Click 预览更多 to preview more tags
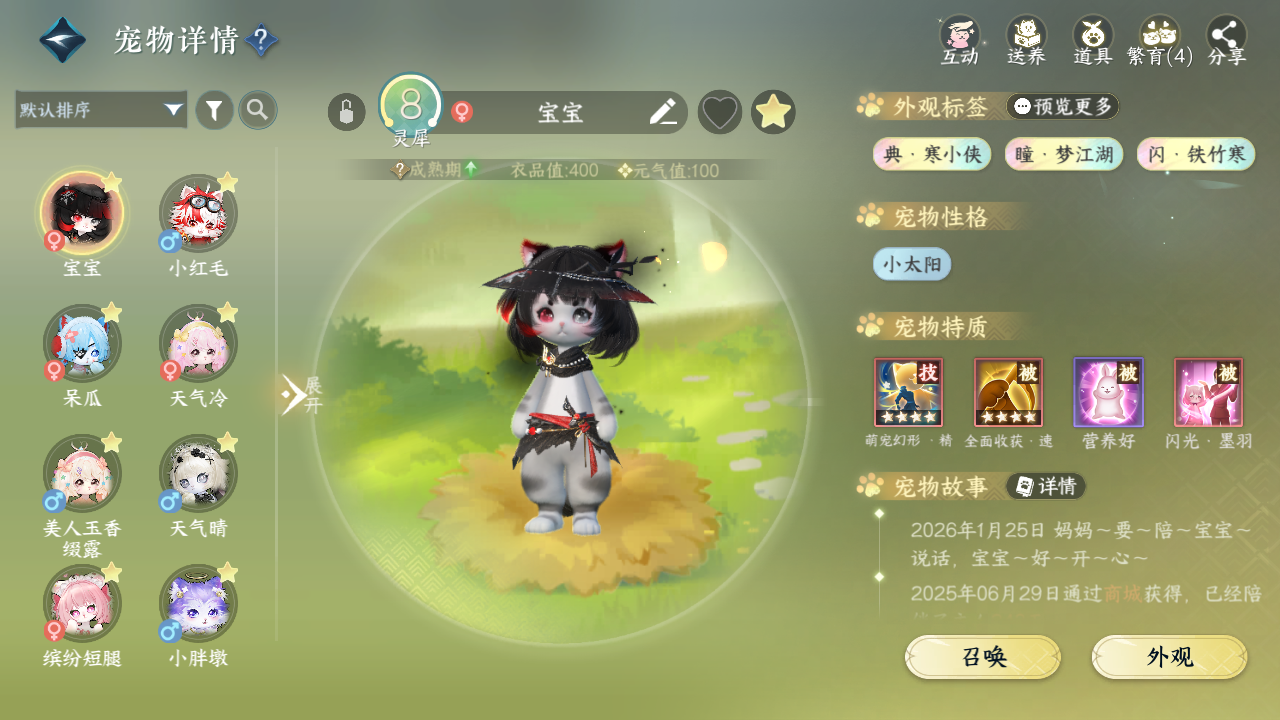This screenshot has height=720, width=1280. coord(1062,106)
